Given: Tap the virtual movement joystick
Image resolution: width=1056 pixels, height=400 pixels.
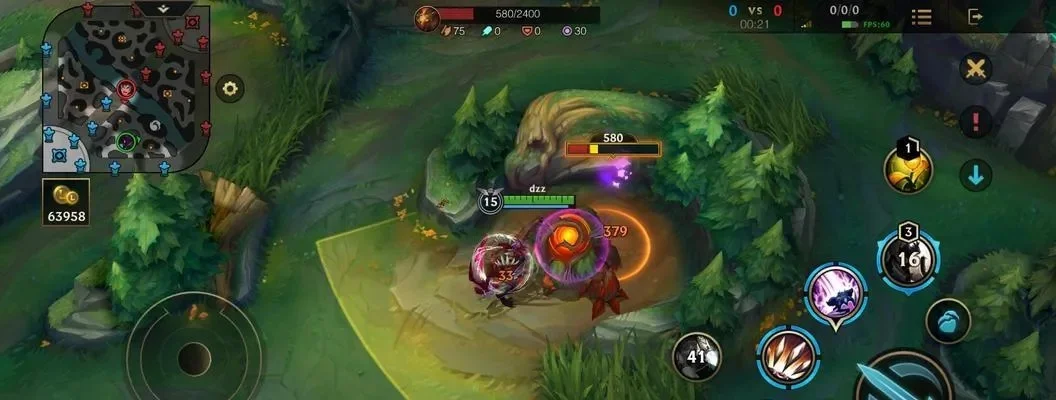Looking at the screenshot, I should (194, 357).
